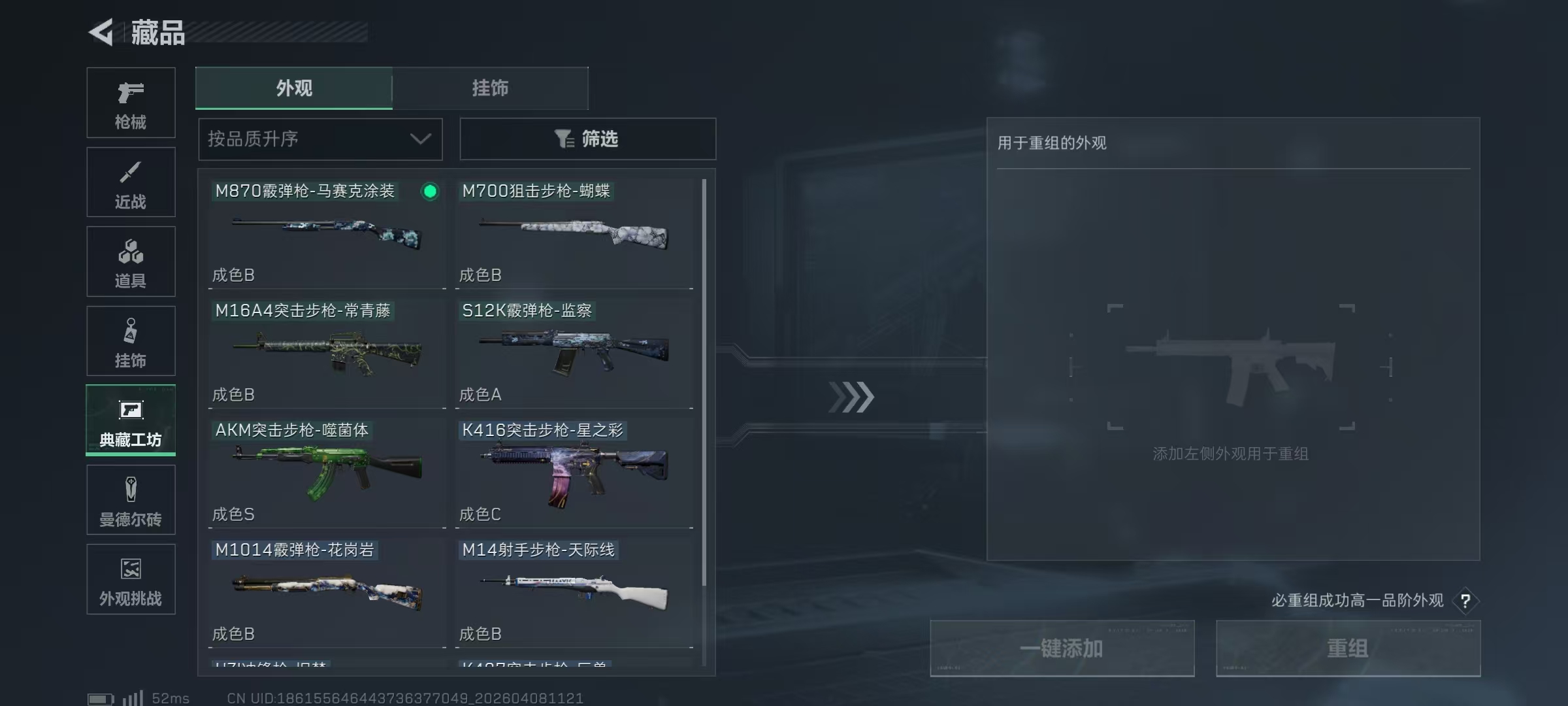Open the 按品质升序 sort dropdown

[x=320, y=139]
